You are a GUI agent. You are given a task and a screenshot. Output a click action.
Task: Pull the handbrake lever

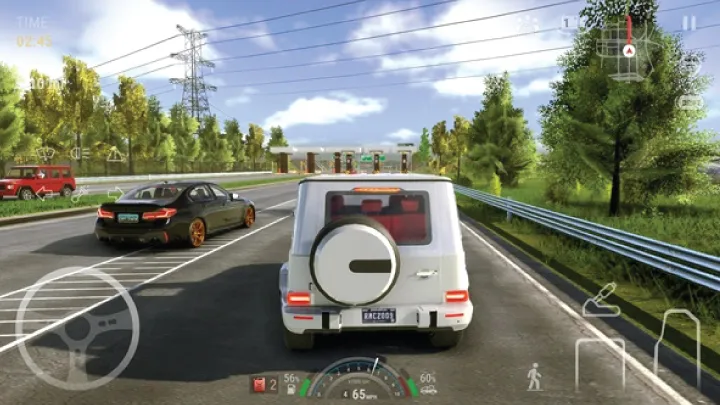pos(601,300)
